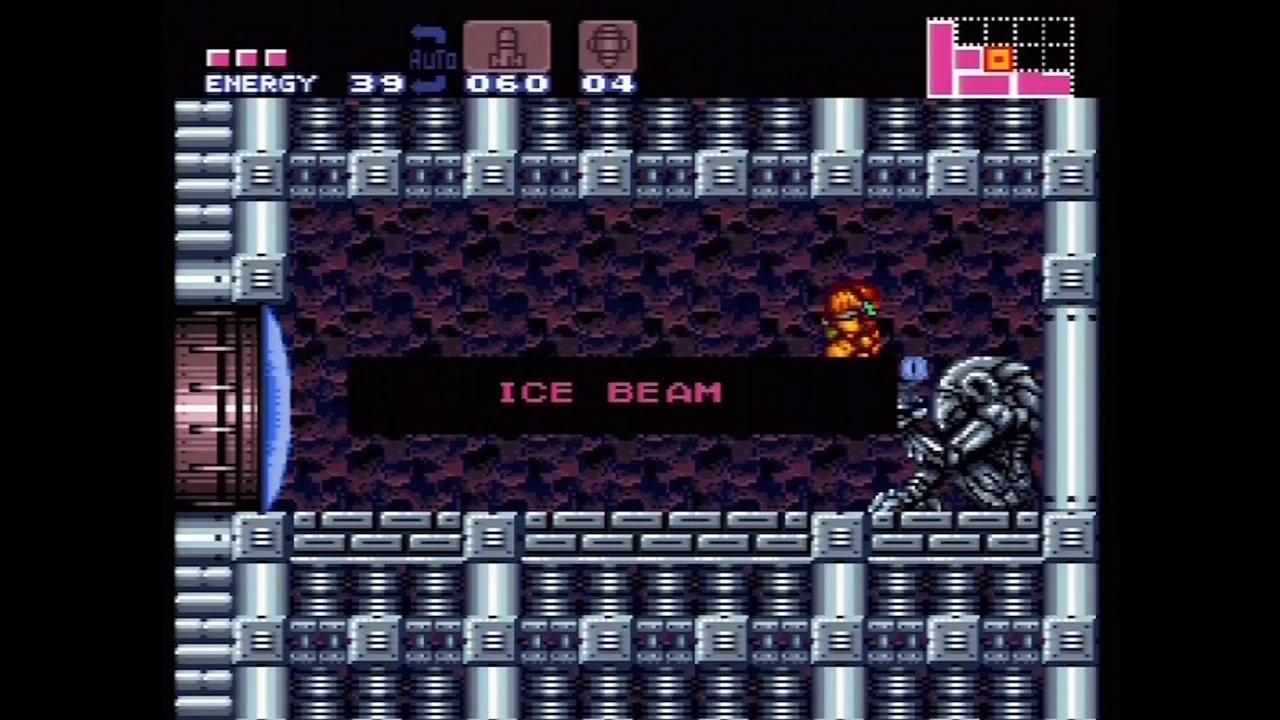The image size is (1280, 720).
Task: Toggle the first energy tank square
Action: (218, 58)
